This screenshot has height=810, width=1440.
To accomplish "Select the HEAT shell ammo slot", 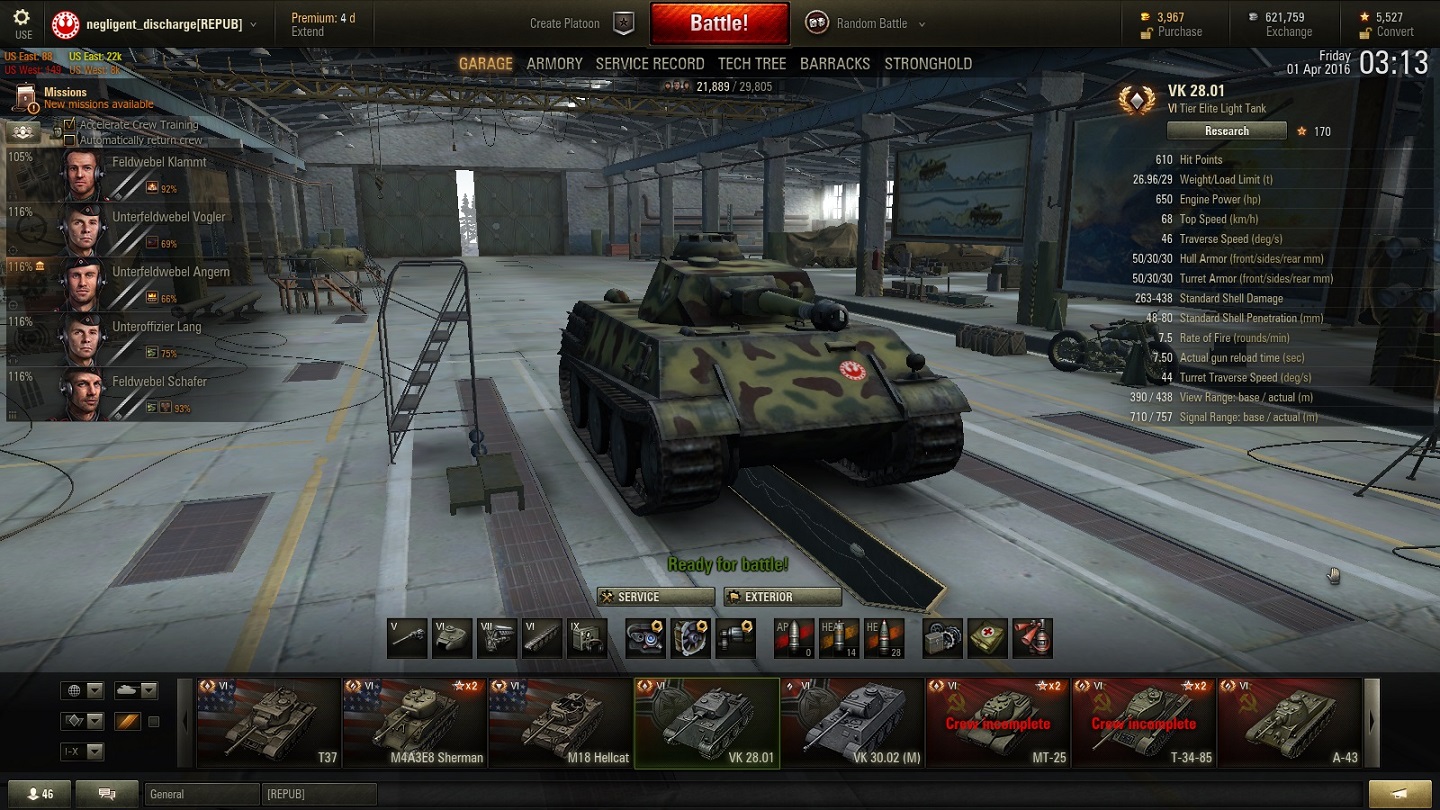I will [x=838, y=638].
